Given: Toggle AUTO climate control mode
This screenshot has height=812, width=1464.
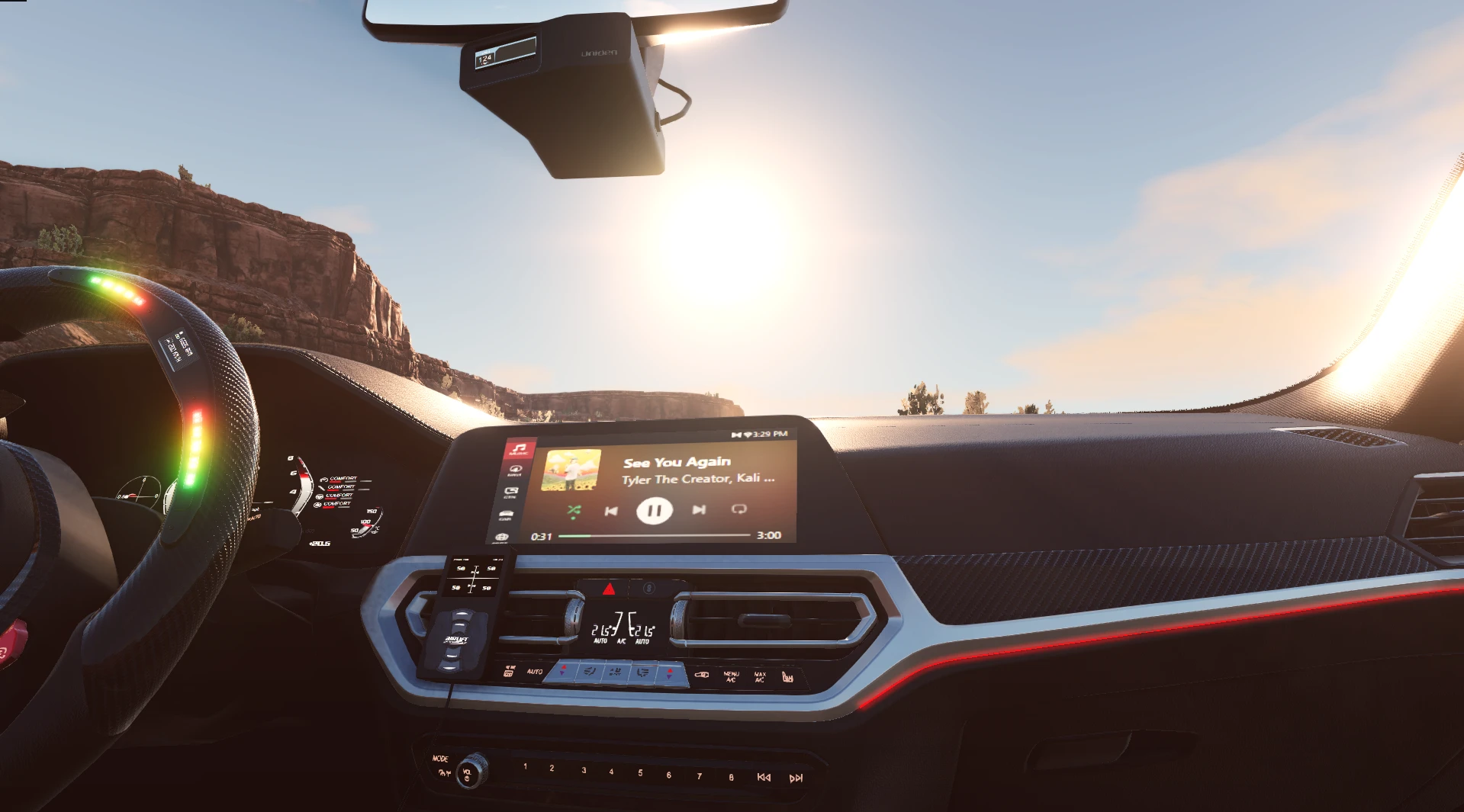Looking at the screenshot, I should pyautogui.click(x=535, y=672).
